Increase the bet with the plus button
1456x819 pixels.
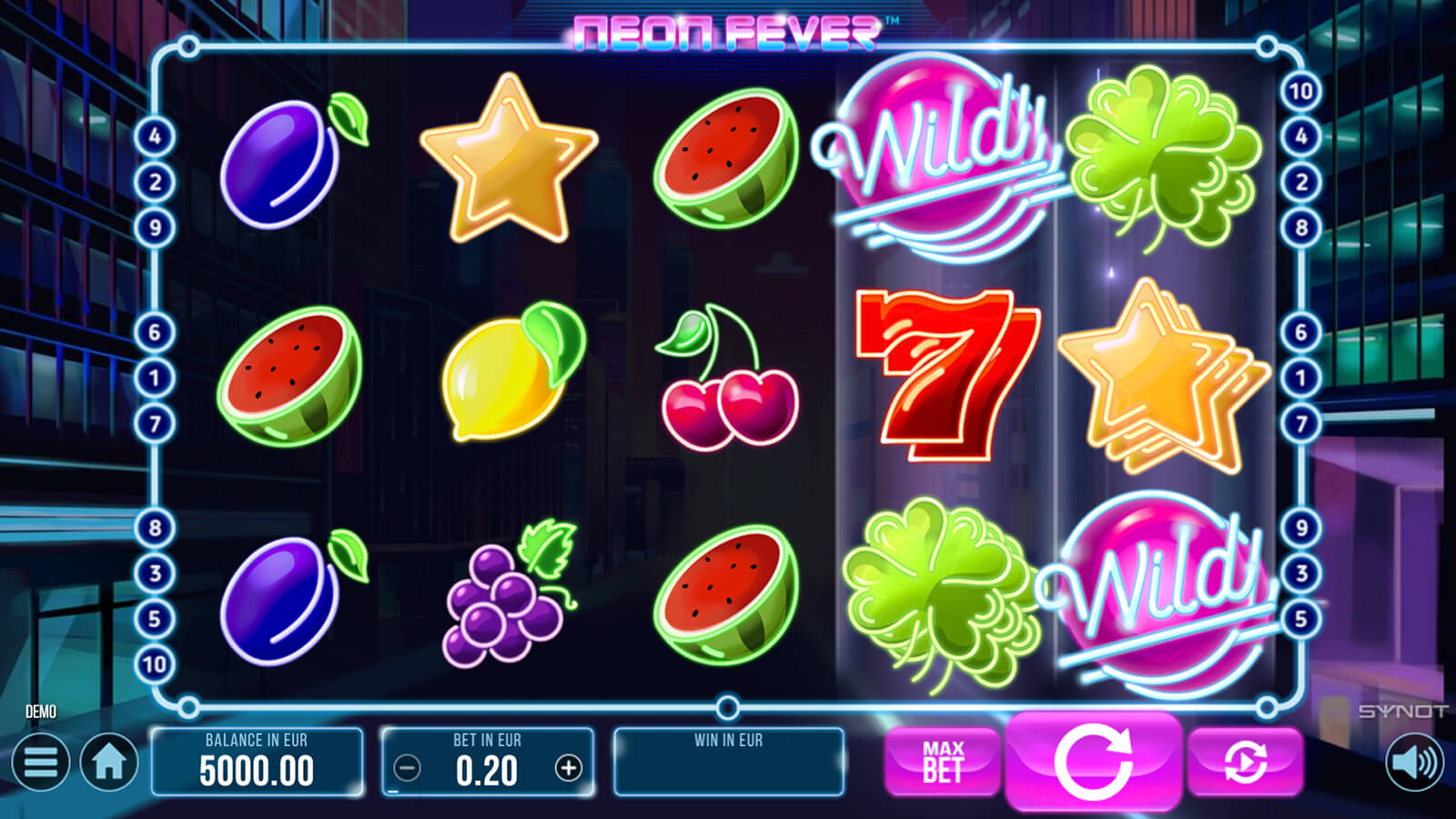[x=569, y=769]
